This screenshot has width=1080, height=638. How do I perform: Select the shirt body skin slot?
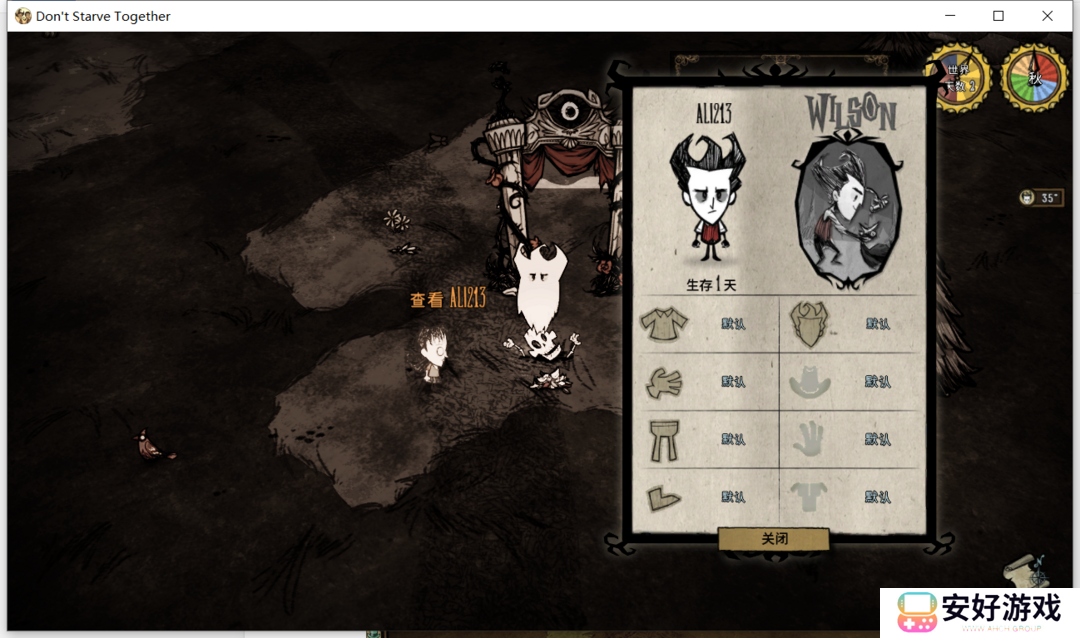click(663, 324)
